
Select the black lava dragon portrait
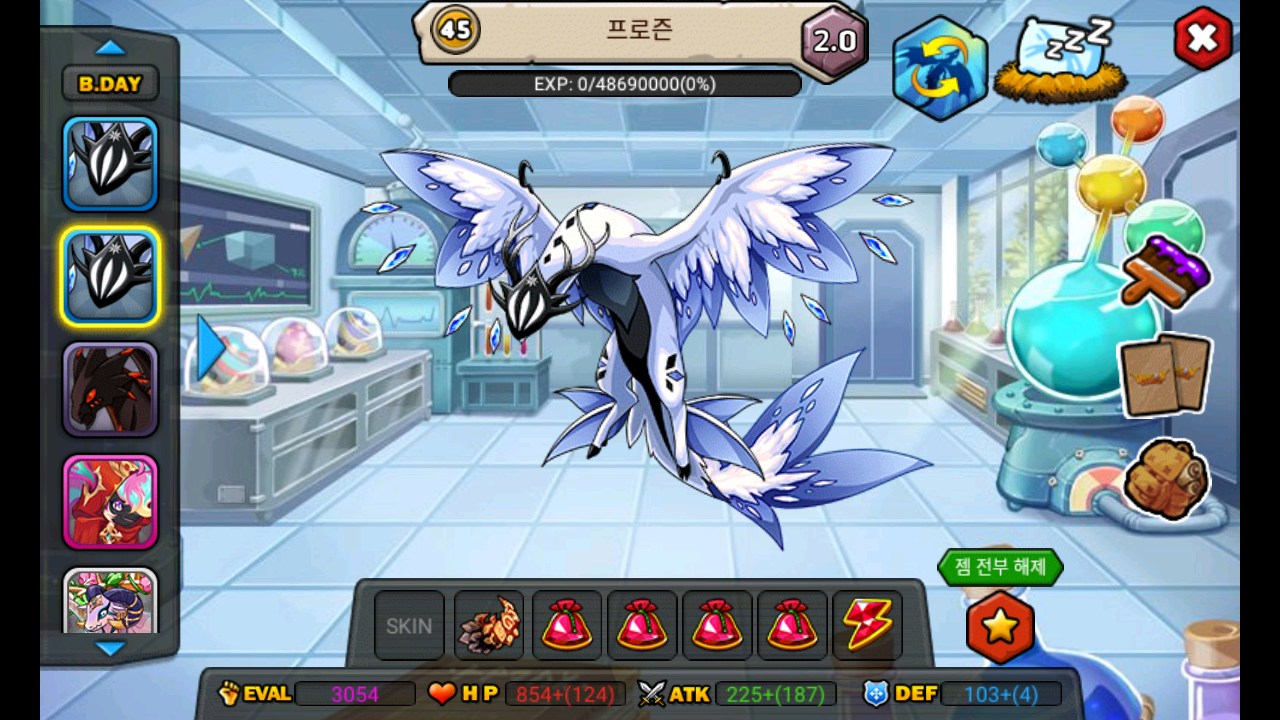[x=110, y=389]
